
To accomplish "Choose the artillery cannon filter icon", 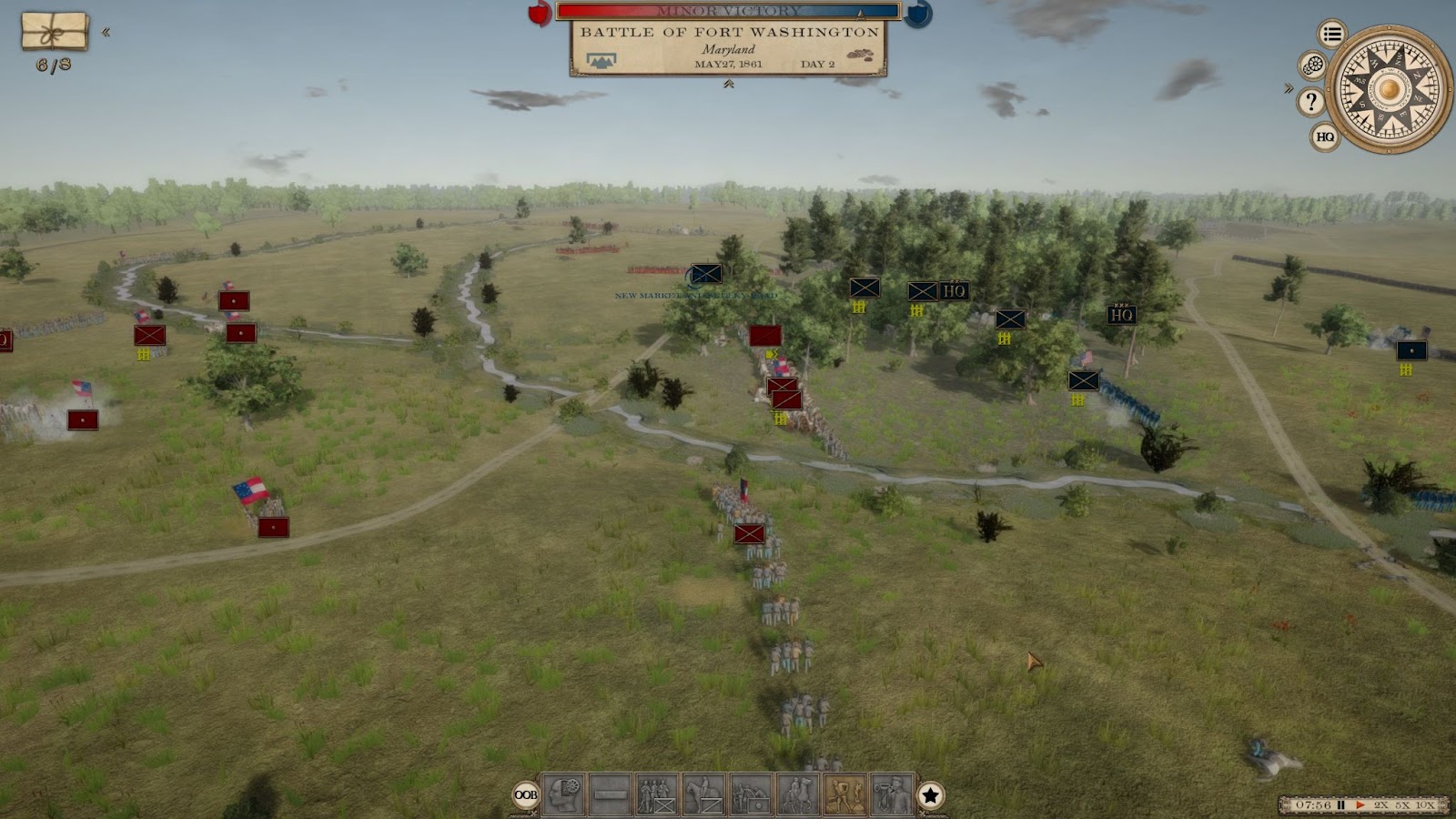I will 752,794.
